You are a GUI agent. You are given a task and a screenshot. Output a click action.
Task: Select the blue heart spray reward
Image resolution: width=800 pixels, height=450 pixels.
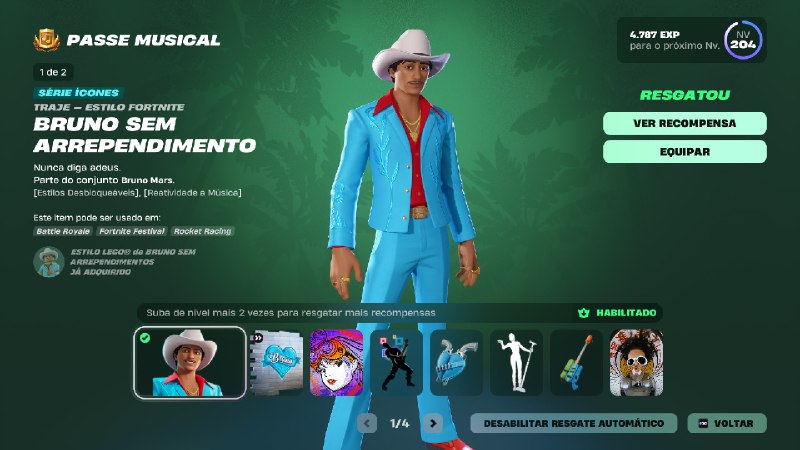(x=276, y=363)
